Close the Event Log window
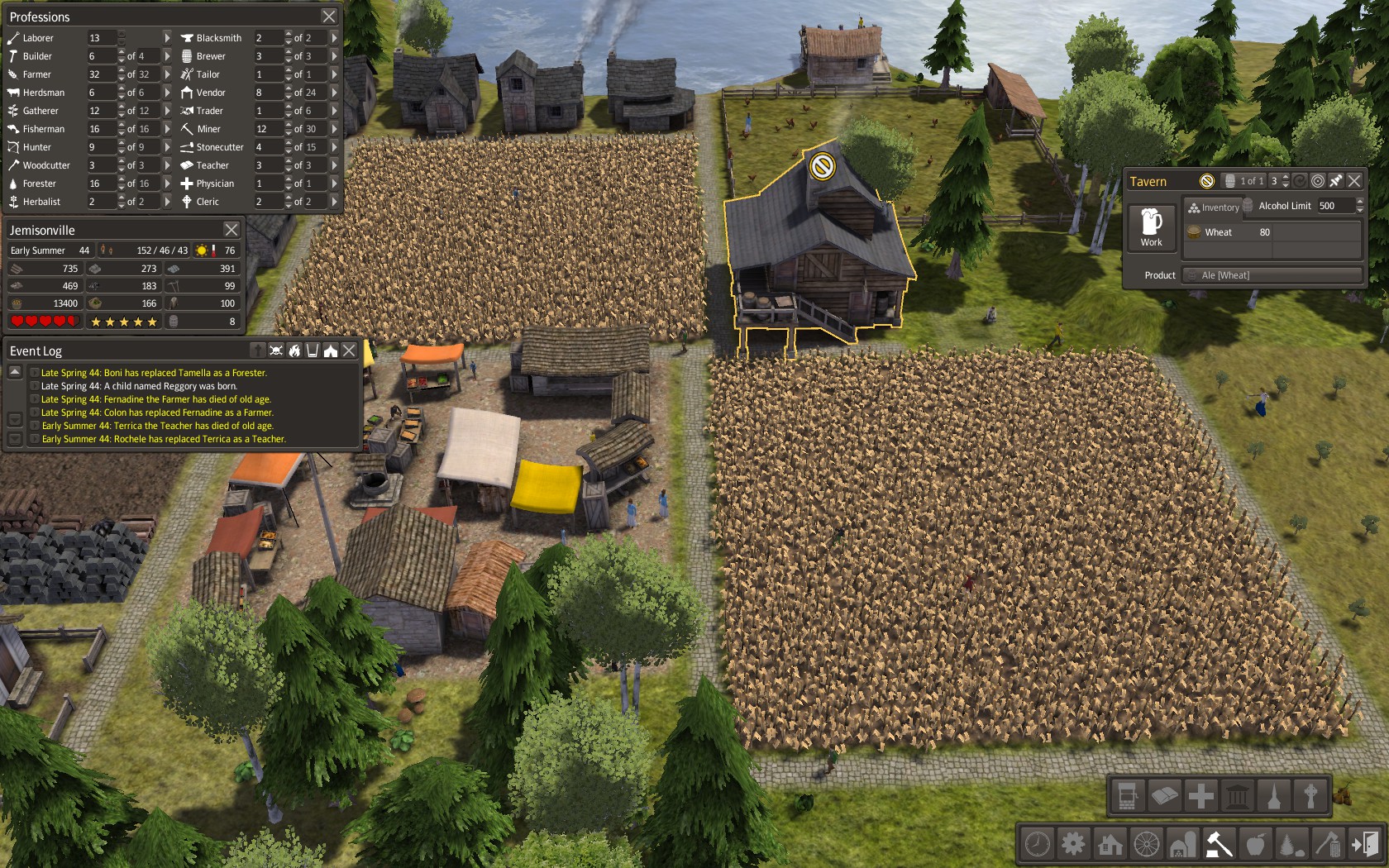 (349, 351)
